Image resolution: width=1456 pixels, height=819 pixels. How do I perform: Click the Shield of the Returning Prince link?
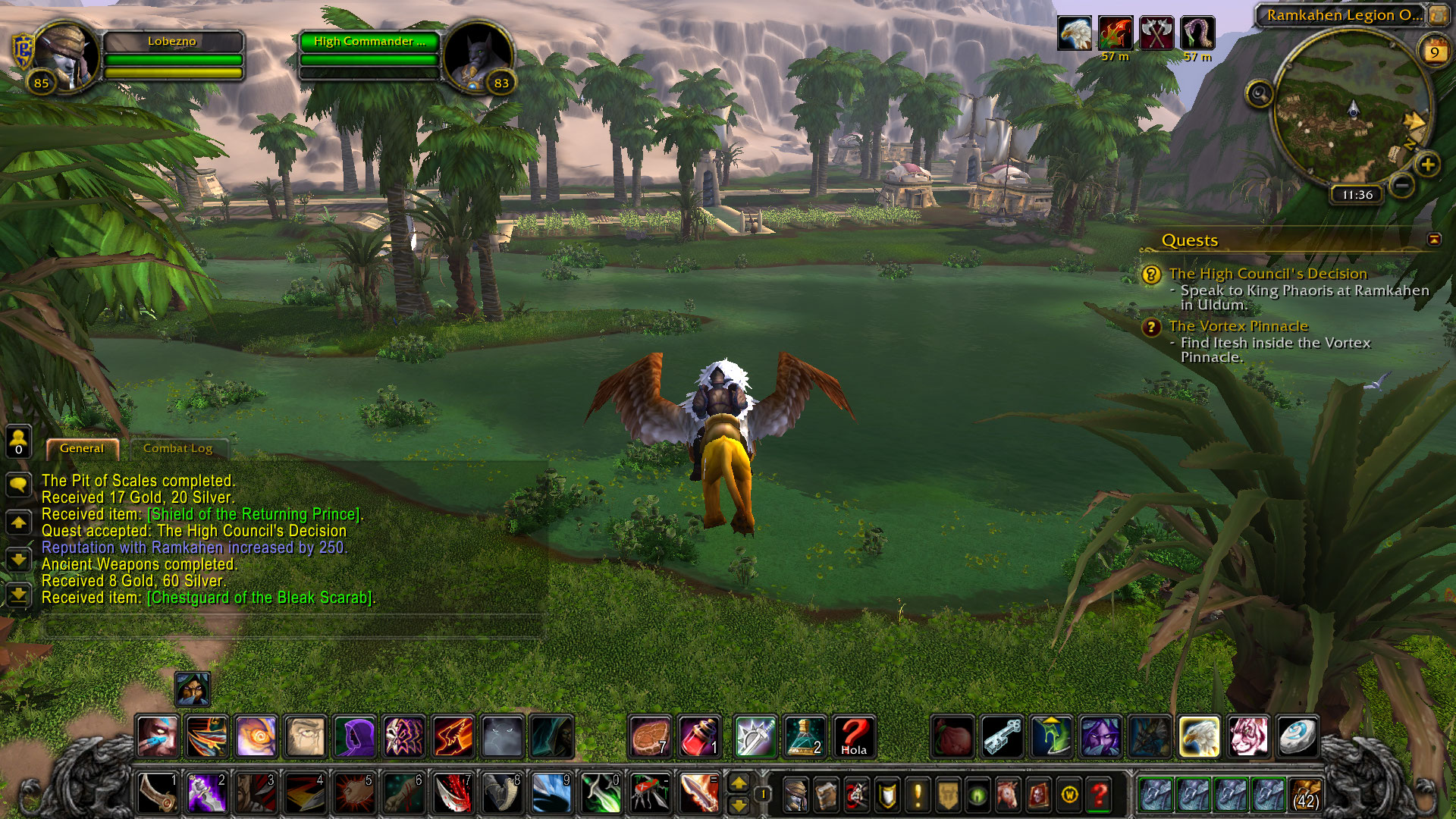pyautogui.click(x=254, y=514)
